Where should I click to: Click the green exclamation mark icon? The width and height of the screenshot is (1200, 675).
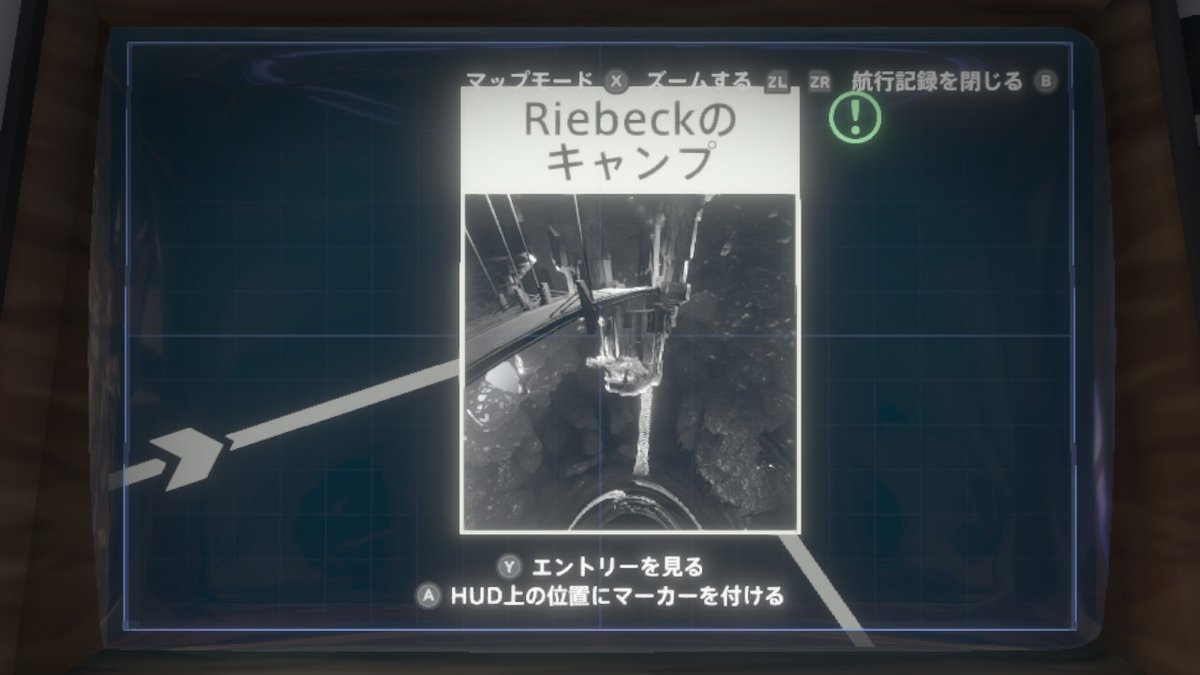(x=854, y=119)
